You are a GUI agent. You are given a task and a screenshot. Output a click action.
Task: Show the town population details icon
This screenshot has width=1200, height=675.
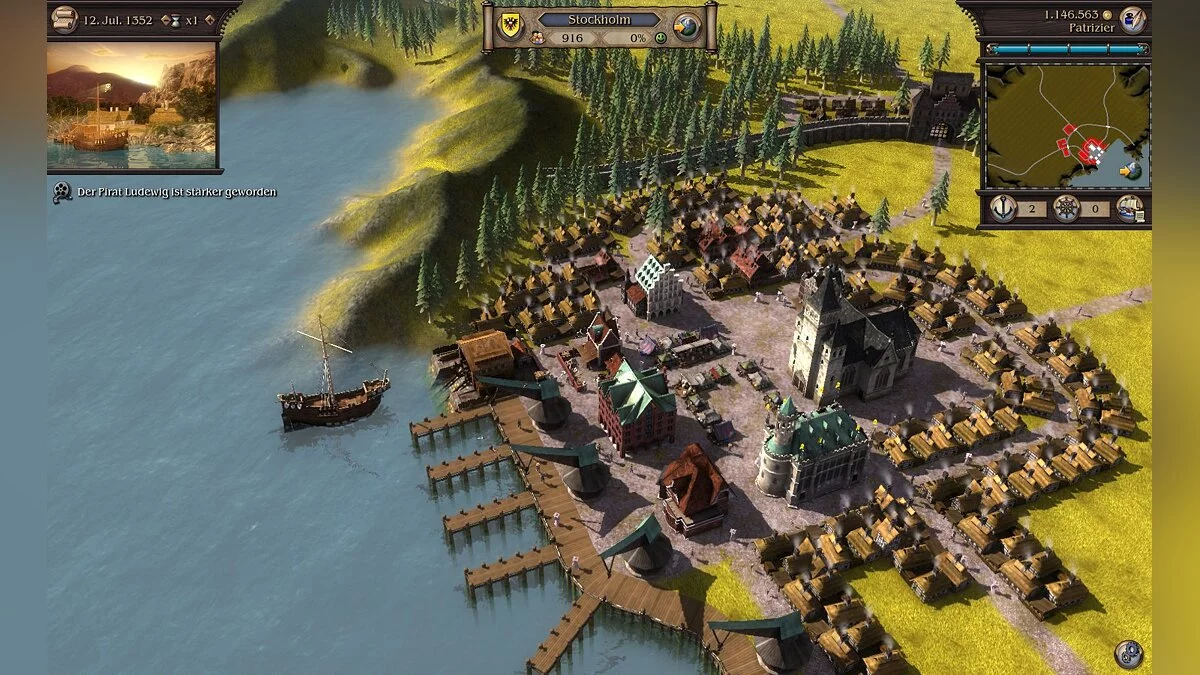pos(536,38)
